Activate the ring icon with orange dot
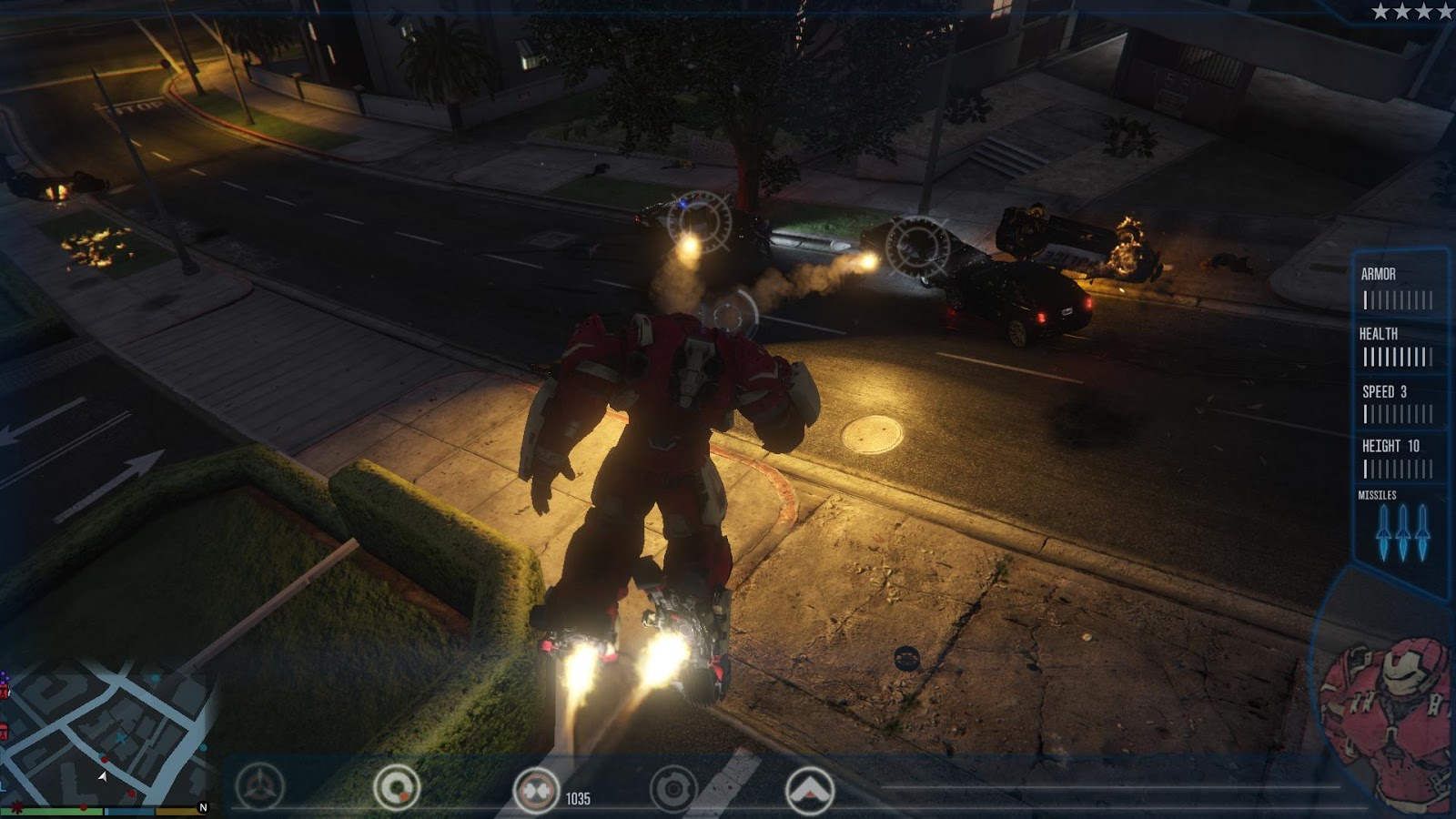 pyautogui.click(x=397, y=788)
